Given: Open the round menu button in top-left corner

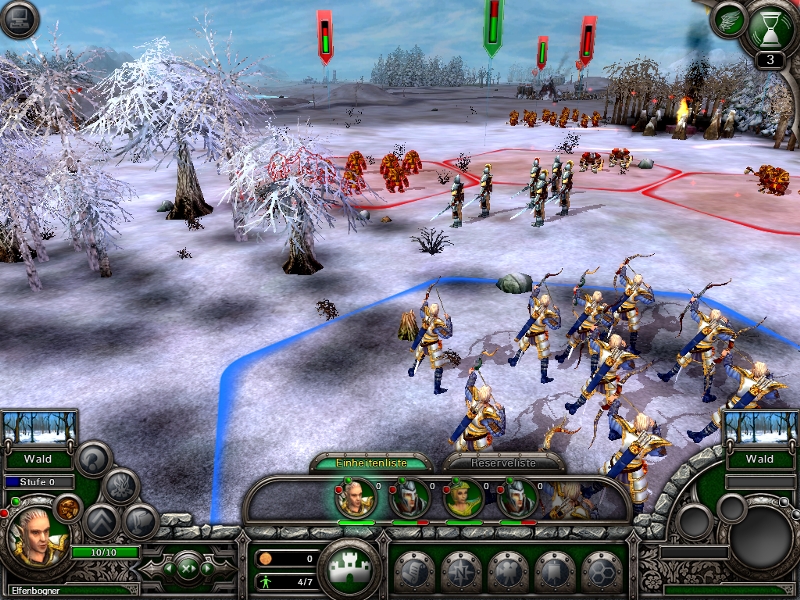Looking at the screenshot, I should [19, 19].
